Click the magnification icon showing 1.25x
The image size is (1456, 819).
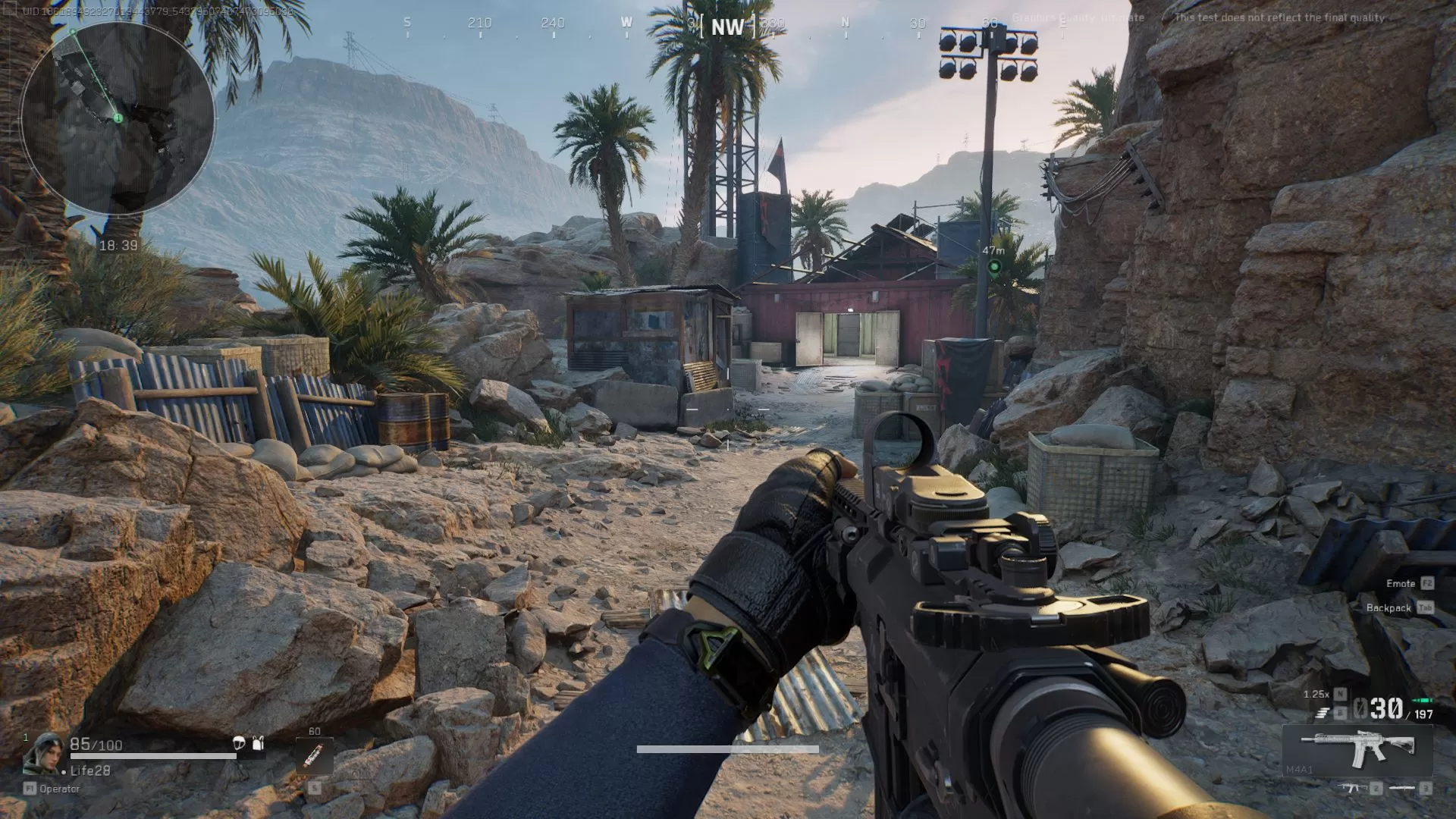coord(1316,694)
